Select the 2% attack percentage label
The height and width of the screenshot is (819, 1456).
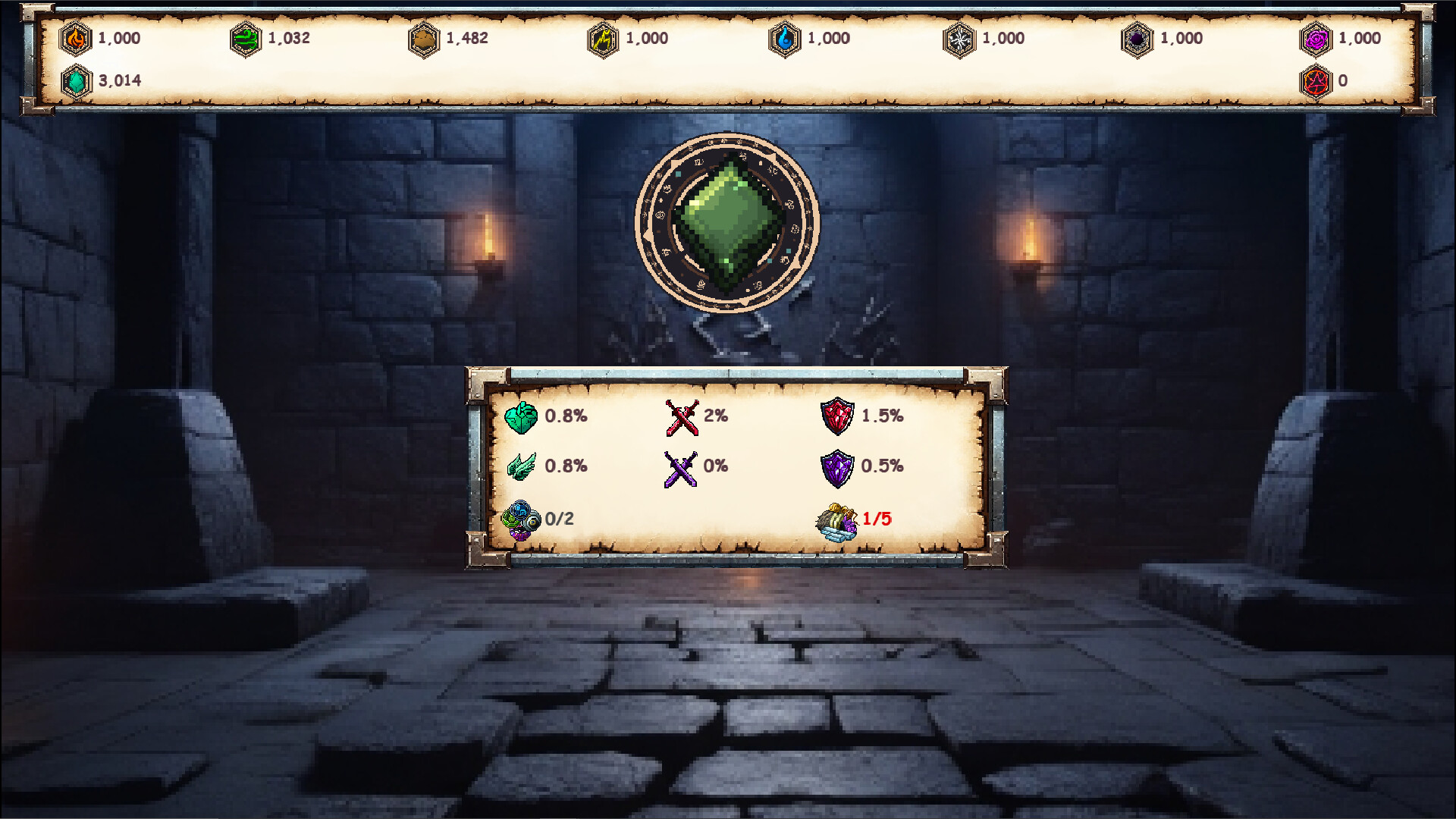click(x=716, y=416)
